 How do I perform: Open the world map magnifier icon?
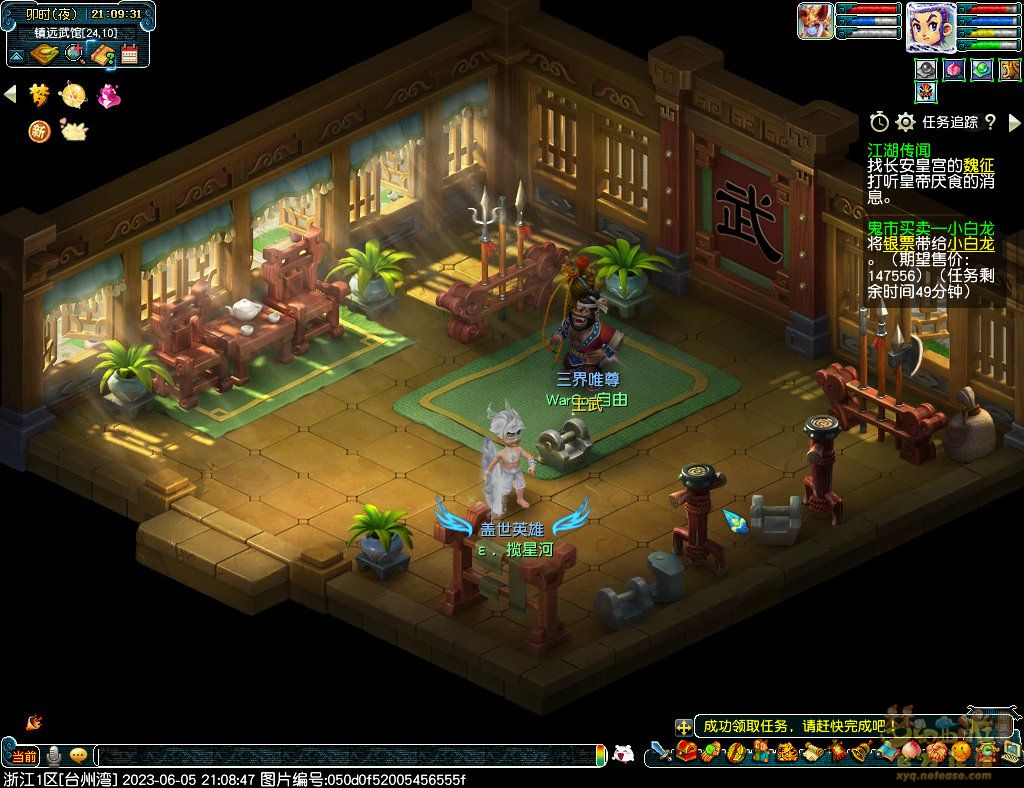(x=73, y=54)
